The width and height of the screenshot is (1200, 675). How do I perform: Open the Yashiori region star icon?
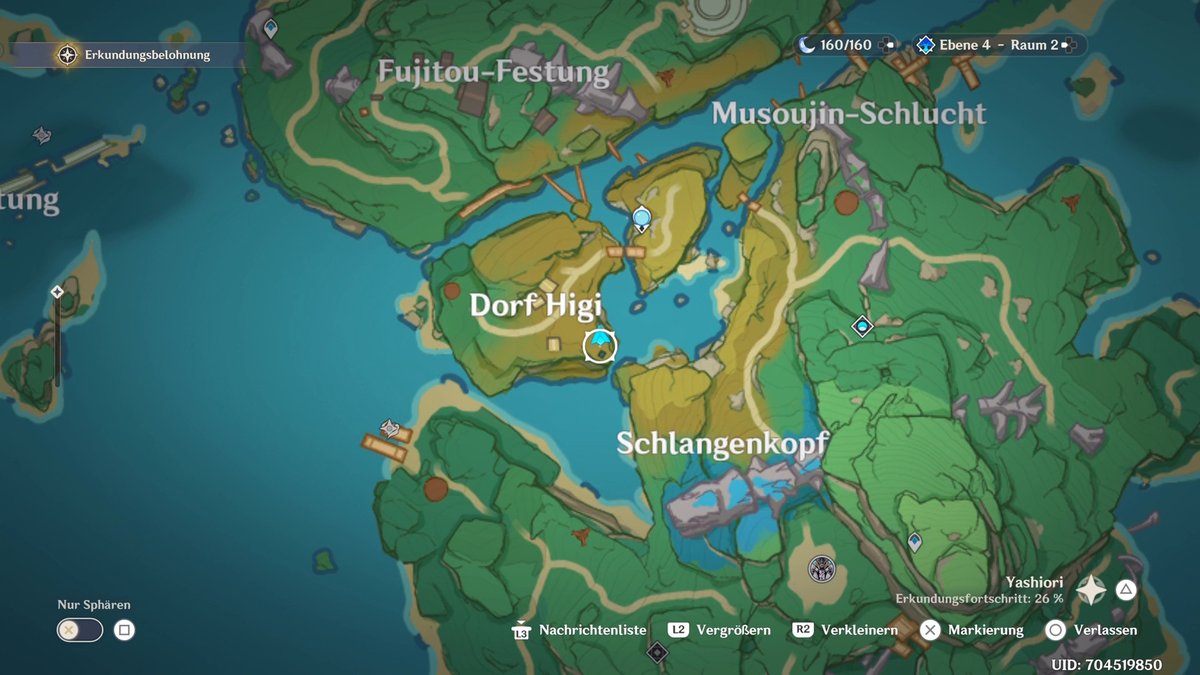click(x=1090, y=591)
